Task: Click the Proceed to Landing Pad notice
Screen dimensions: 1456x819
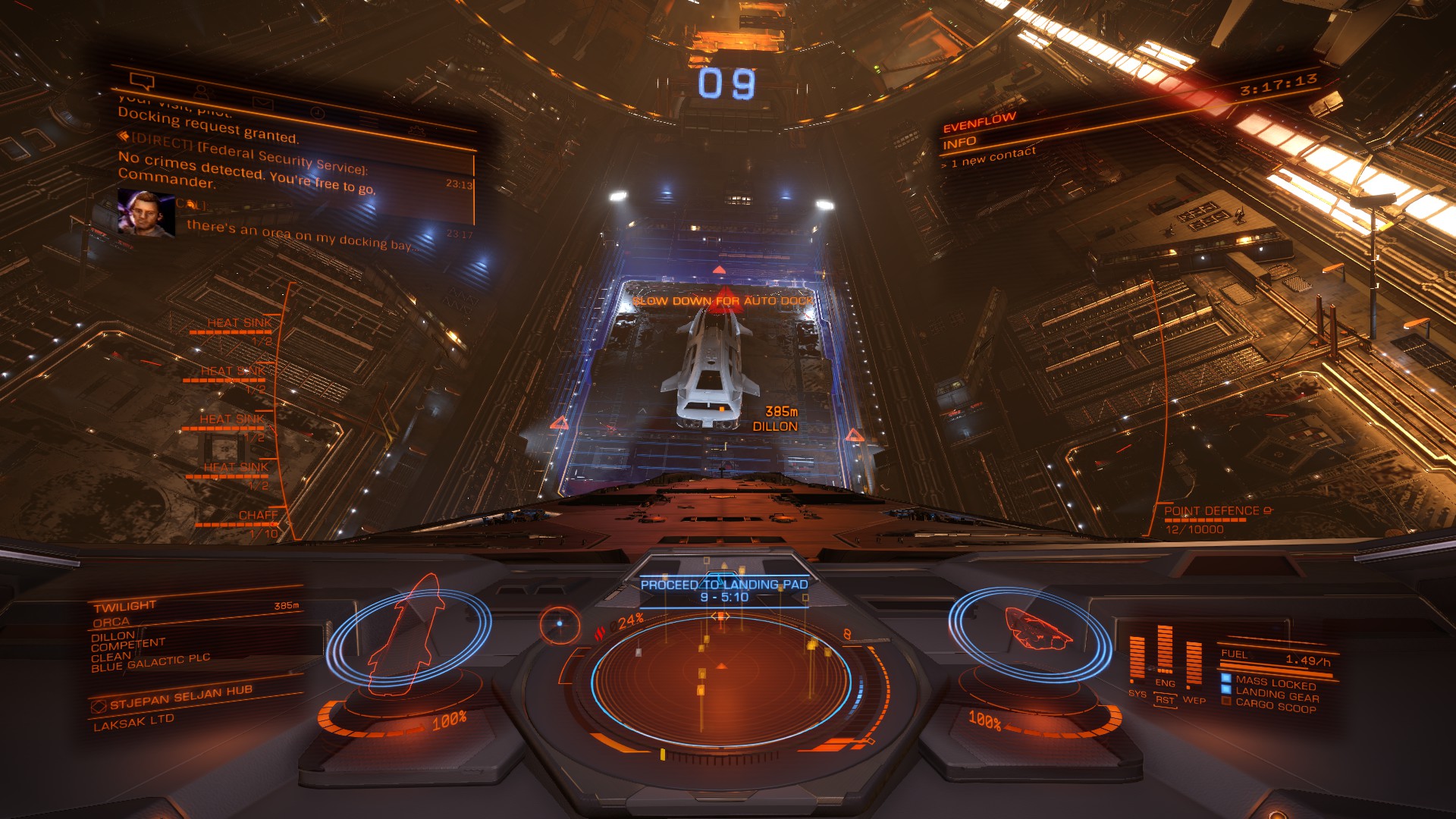Action: pyautogui.click(x=724, y=590)
